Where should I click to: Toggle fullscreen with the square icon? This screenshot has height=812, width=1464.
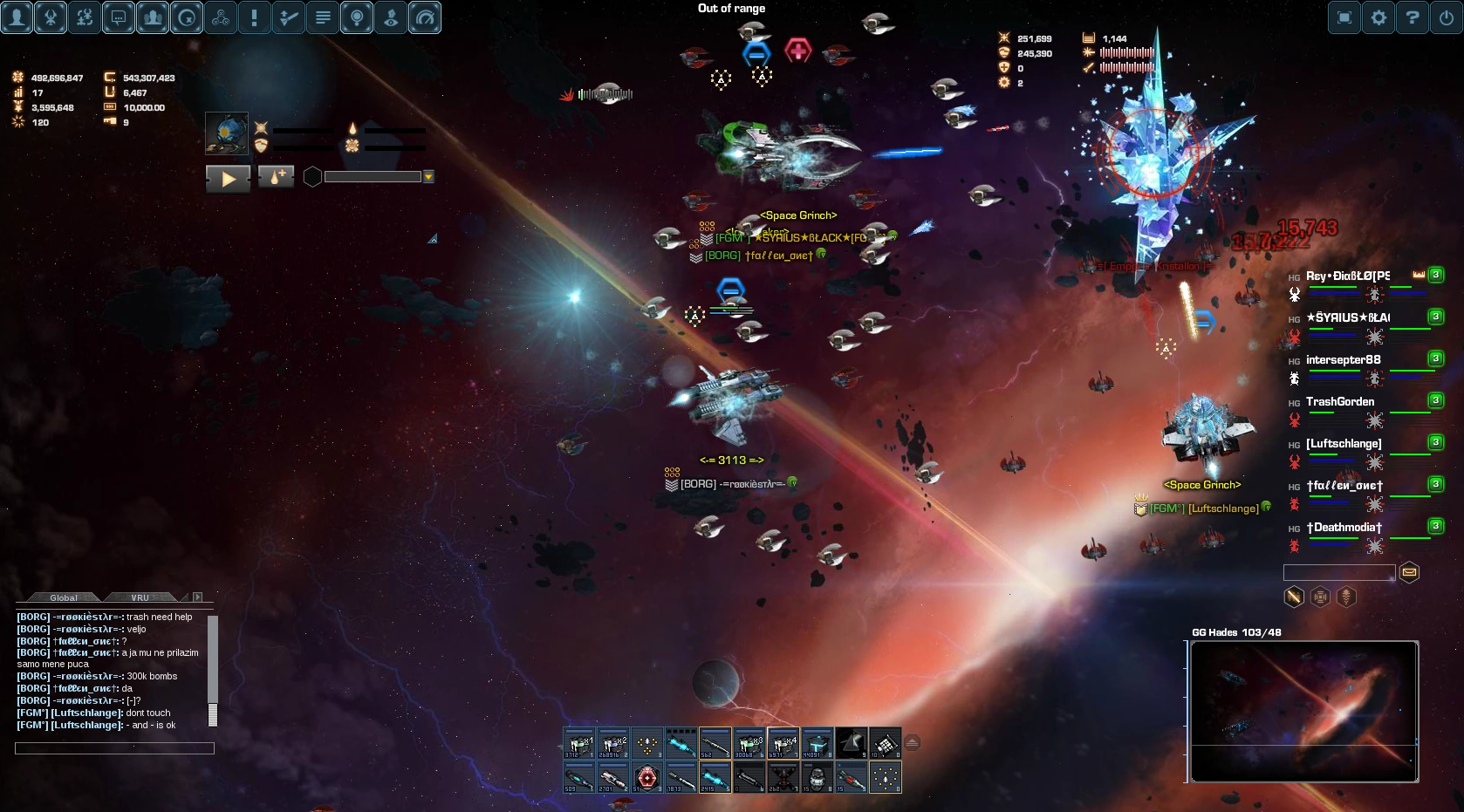click(x=1344, y=17)
